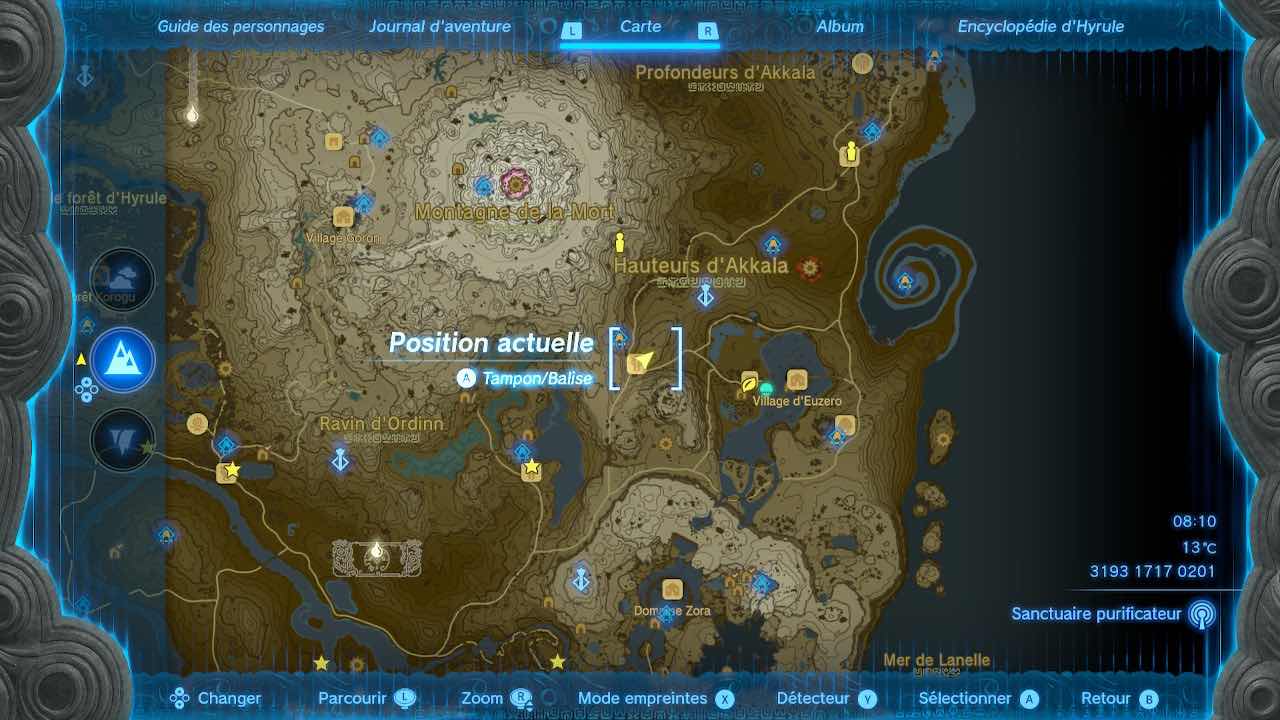Select the Tampon/Balise prompt label
1280x720 pixels.
coord(537,378)
